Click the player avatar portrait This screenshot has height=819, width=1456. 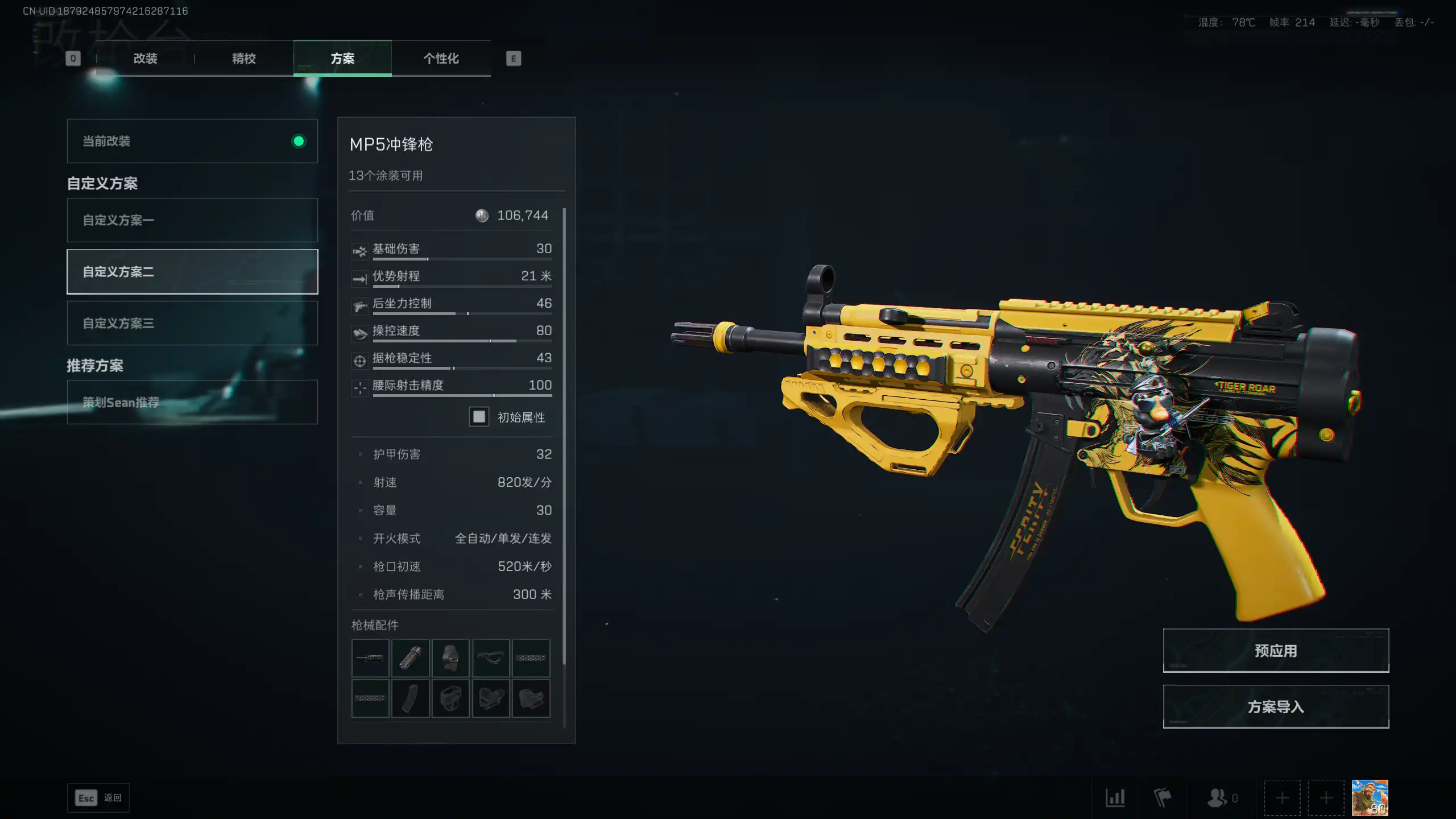pos(1370,797)
